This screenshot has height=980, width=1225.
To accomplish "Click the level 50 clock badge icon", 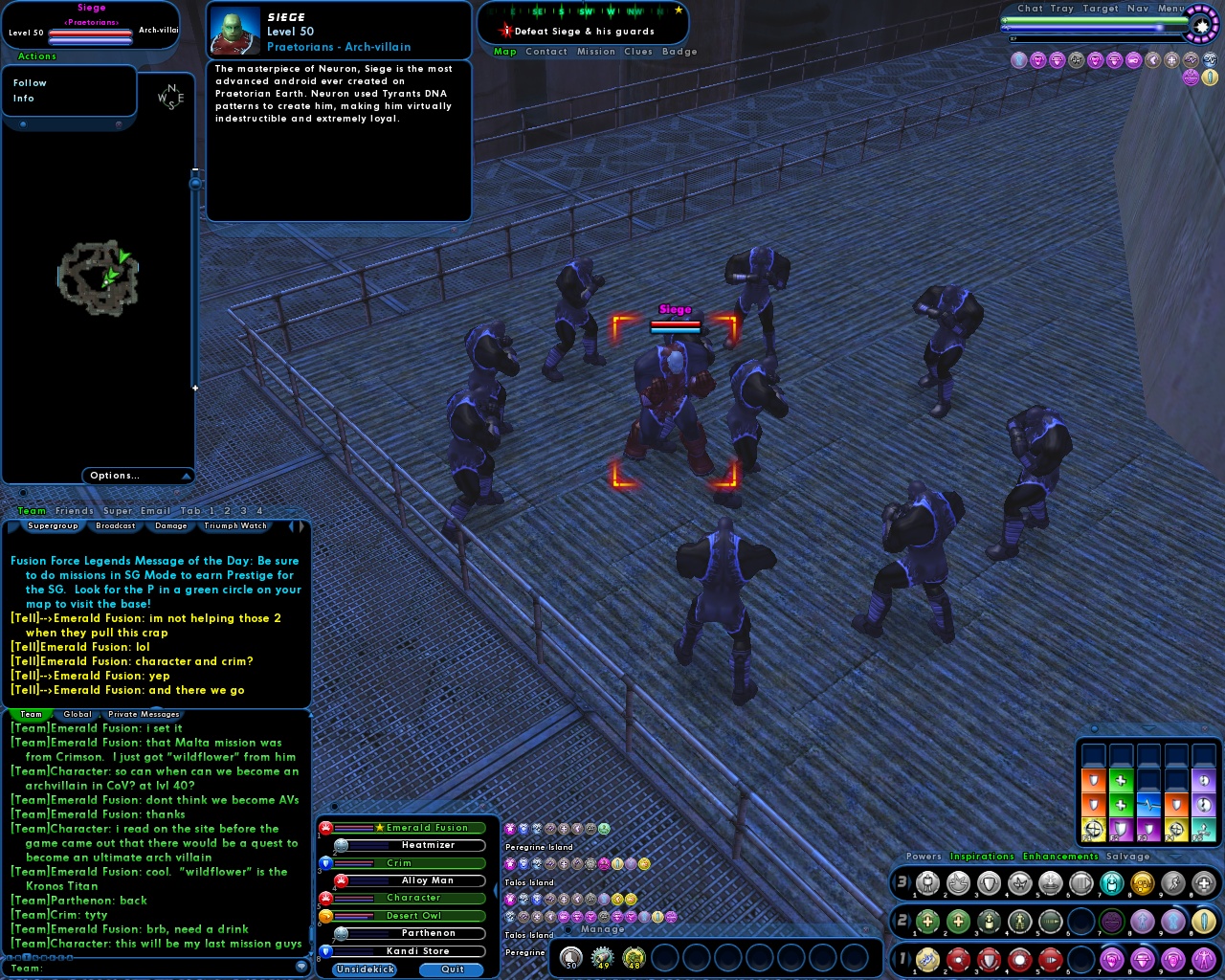I will (x=571, y=958).
